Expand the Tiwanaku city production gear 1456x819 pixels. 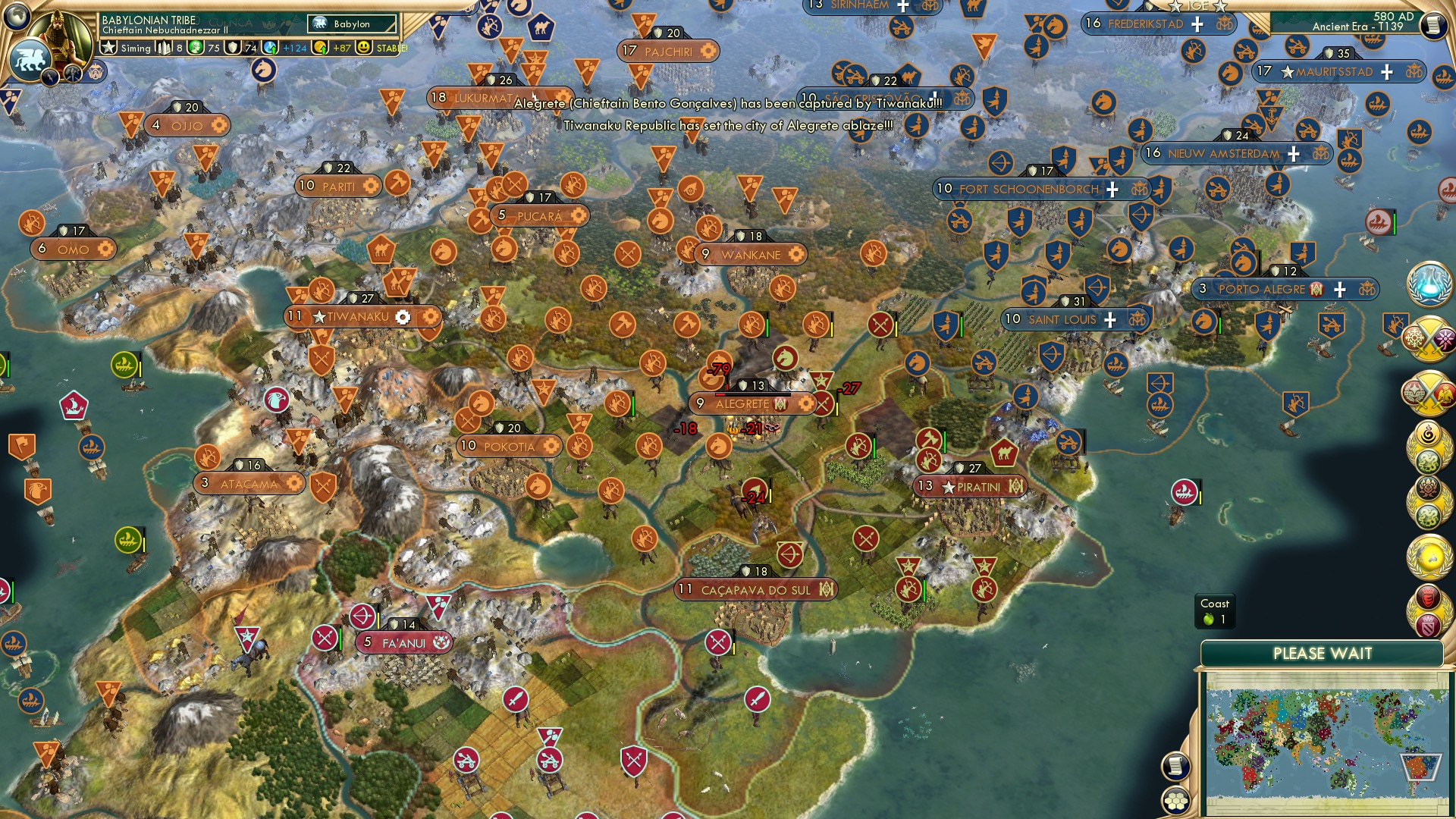tap(404, 318)
